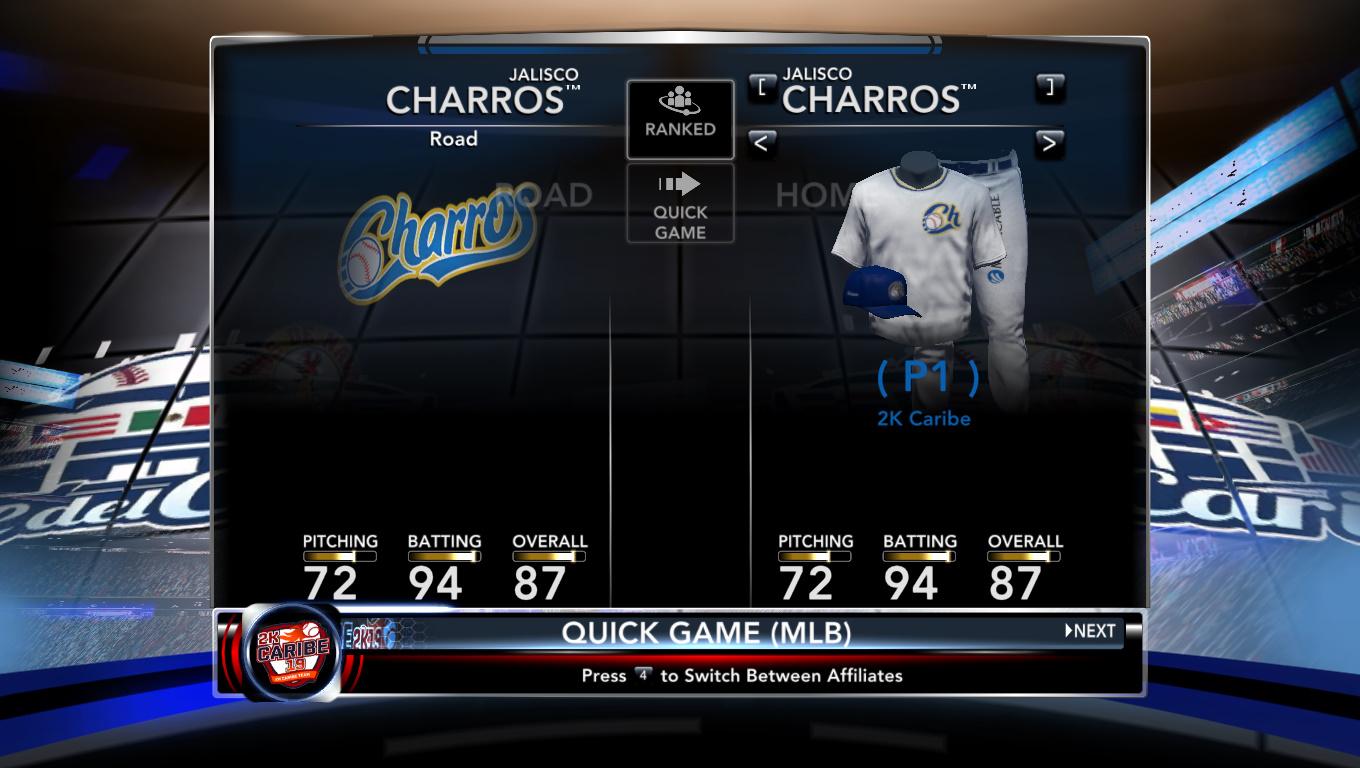Switch home team with the right arrow

(1049, 143)
